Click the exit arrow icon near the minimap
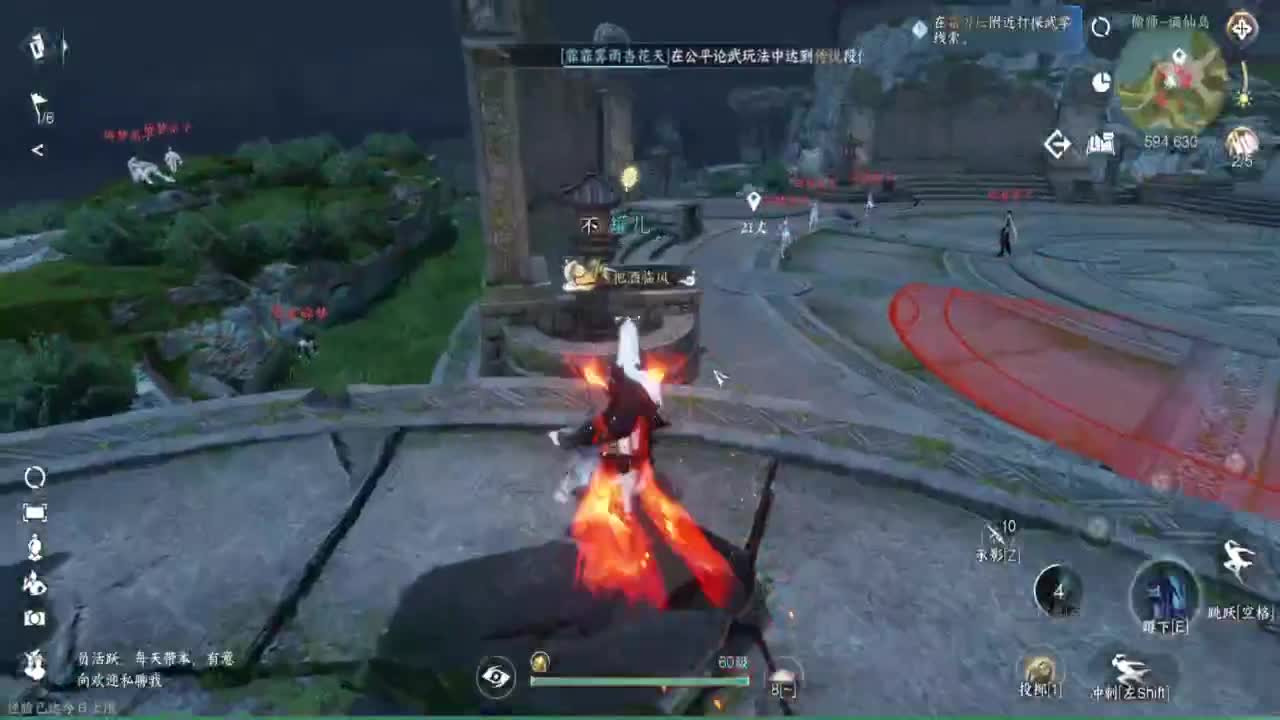Viewport: 1280px width, 720px height. pos(1057,143)
